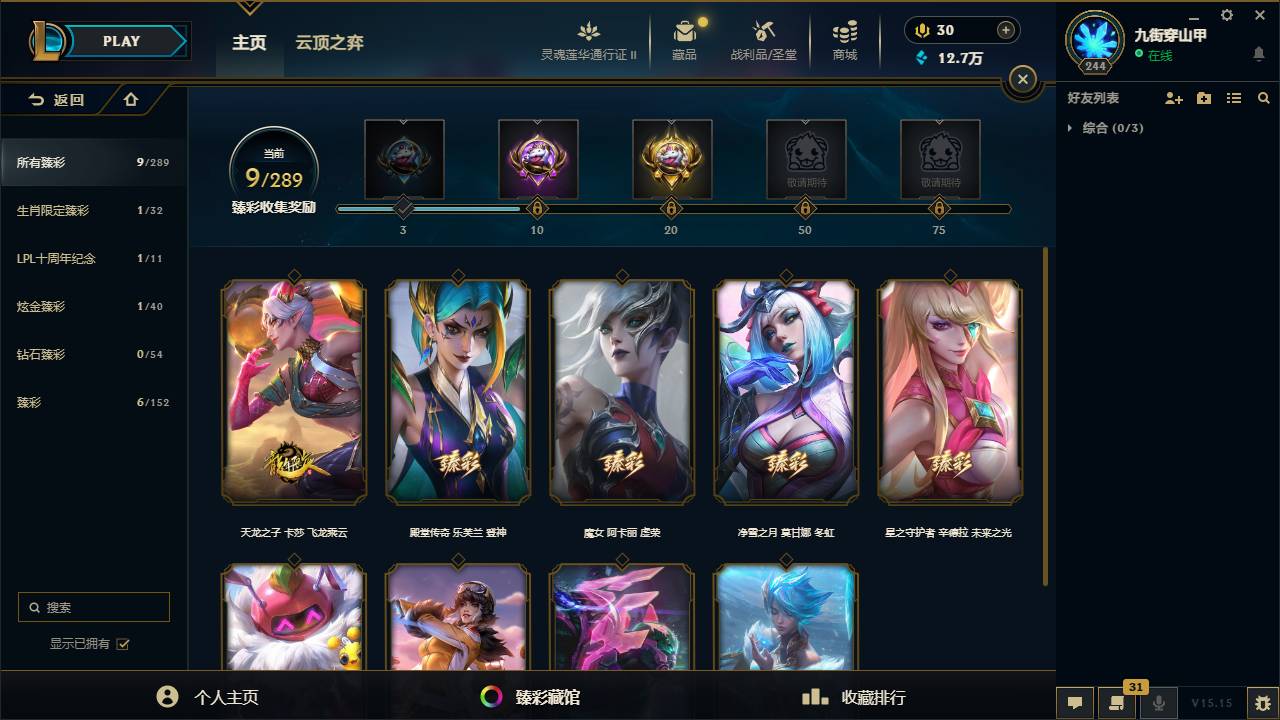
Task: Switch to the 云顶之弈 tab
Action: pyautogui.click(x=332, y=42)
